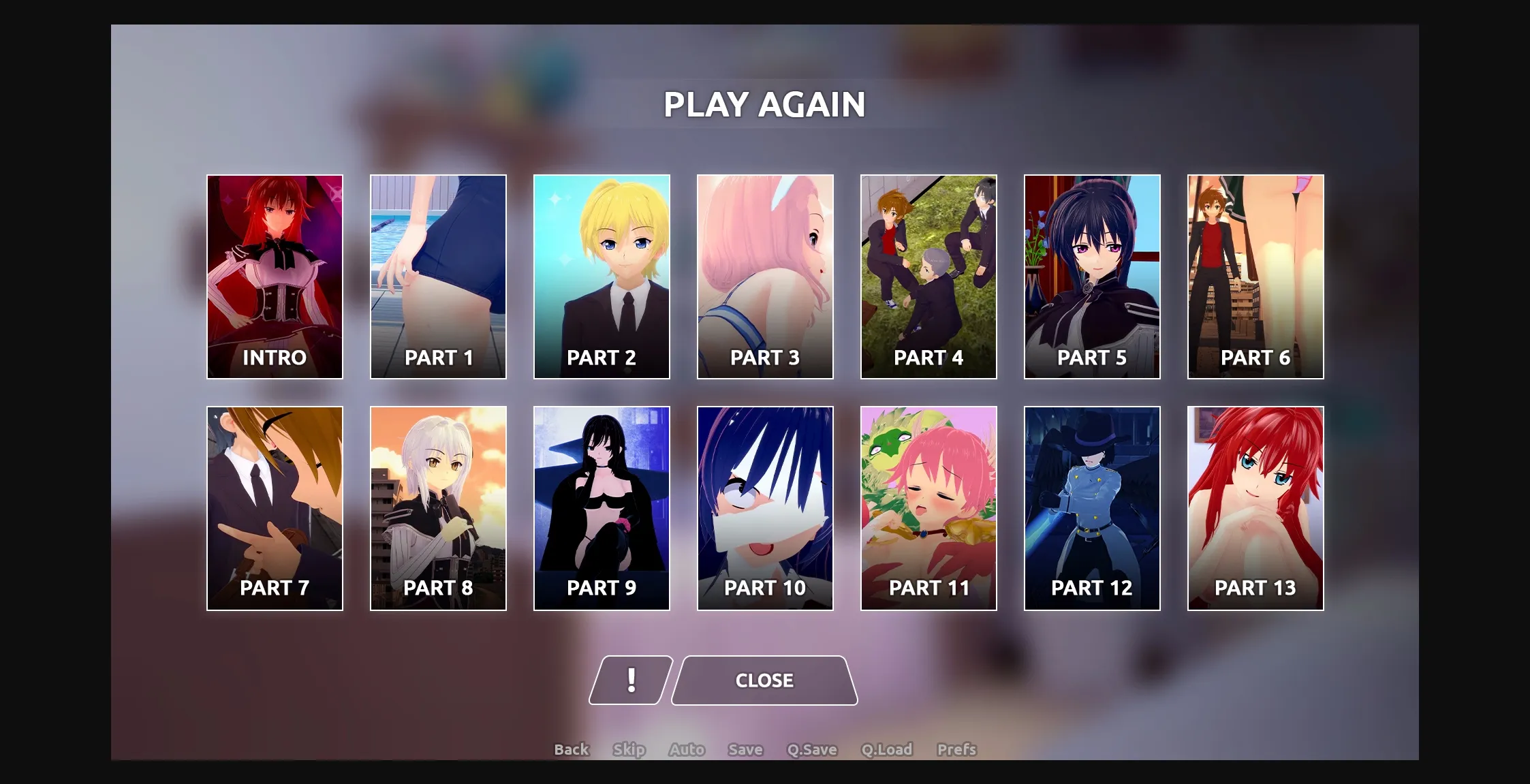This screenshot has width=1530, height=784.
Task: Open PART 1 for replay
Action: pos(438,275)
